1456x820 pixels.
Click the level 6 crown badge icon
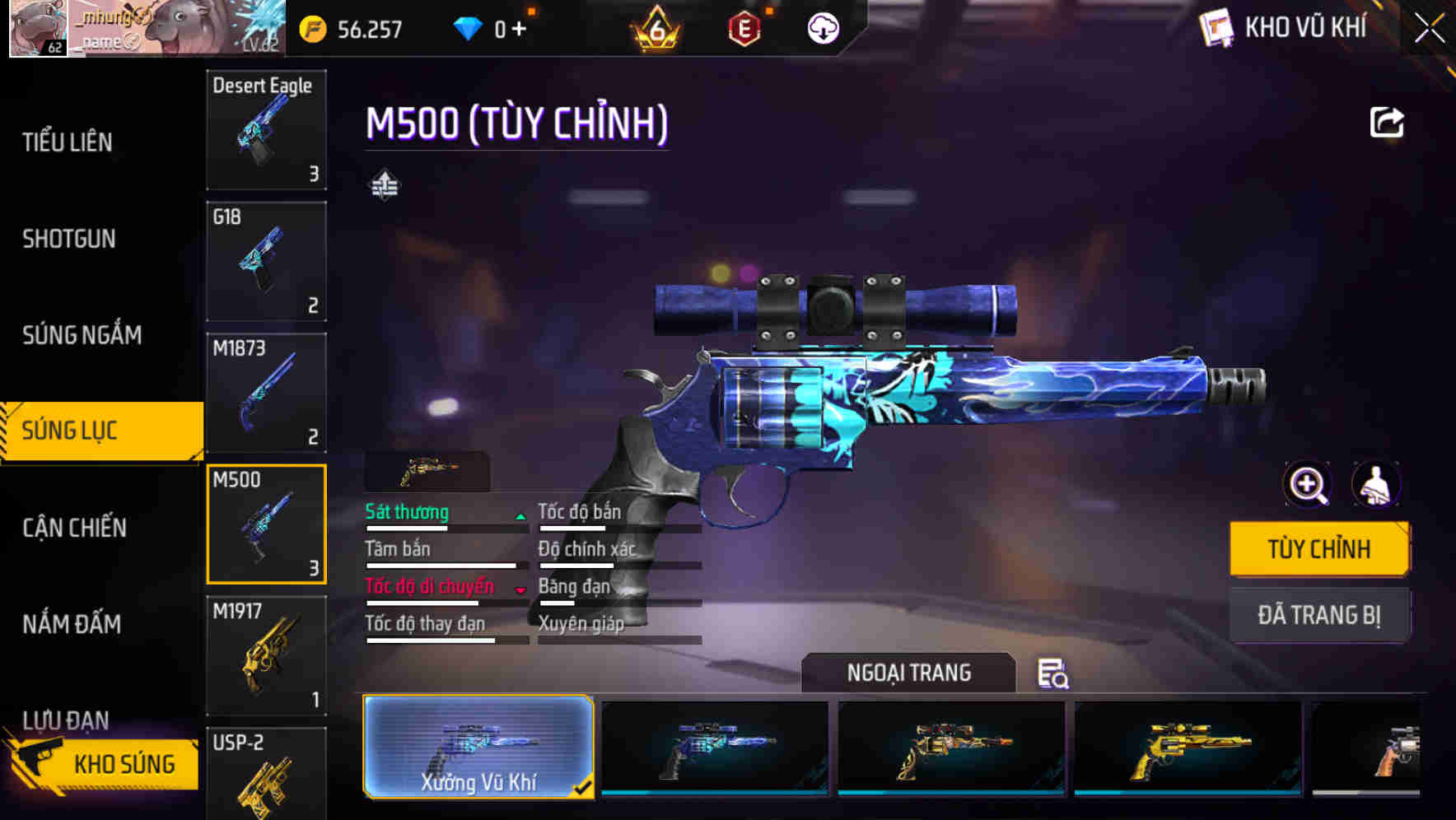pos(653,28)
